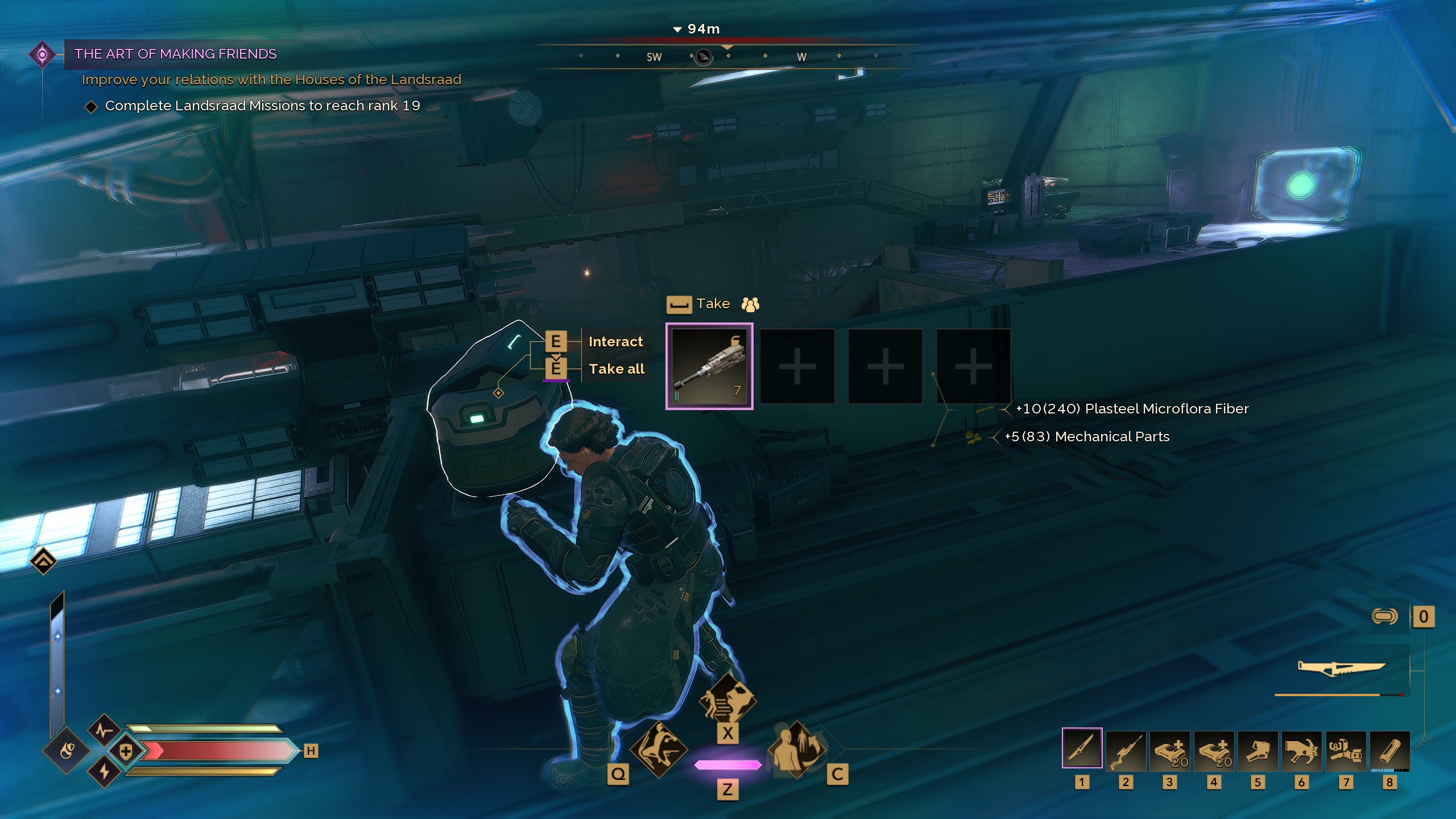The height and width of the screenshot is (819, 1456).
Task: Select the weapon item in the loot container
Action: coord(709,366)
